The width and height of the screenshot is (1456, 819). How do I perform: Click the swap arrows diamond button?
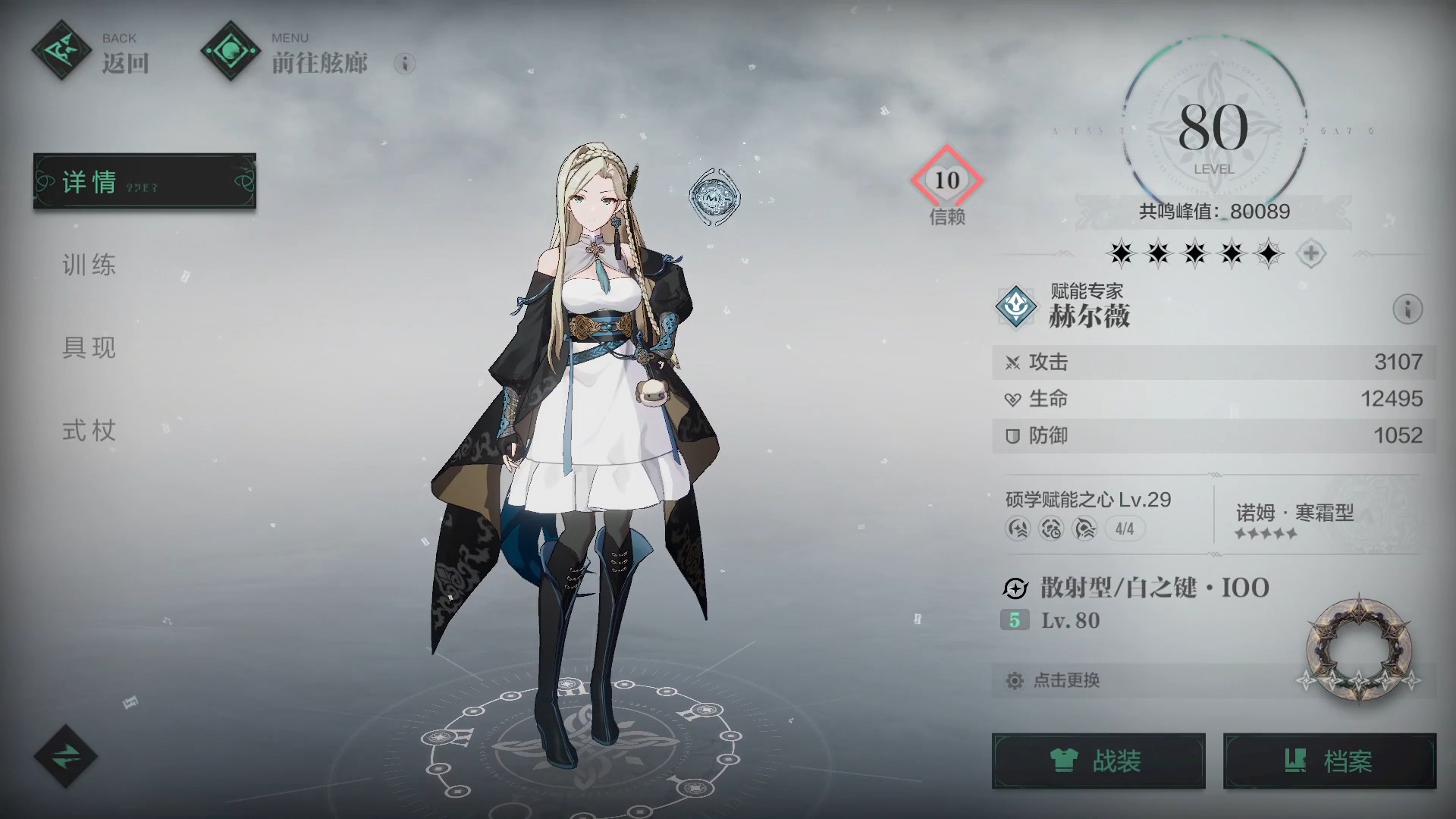pos(66,755)
